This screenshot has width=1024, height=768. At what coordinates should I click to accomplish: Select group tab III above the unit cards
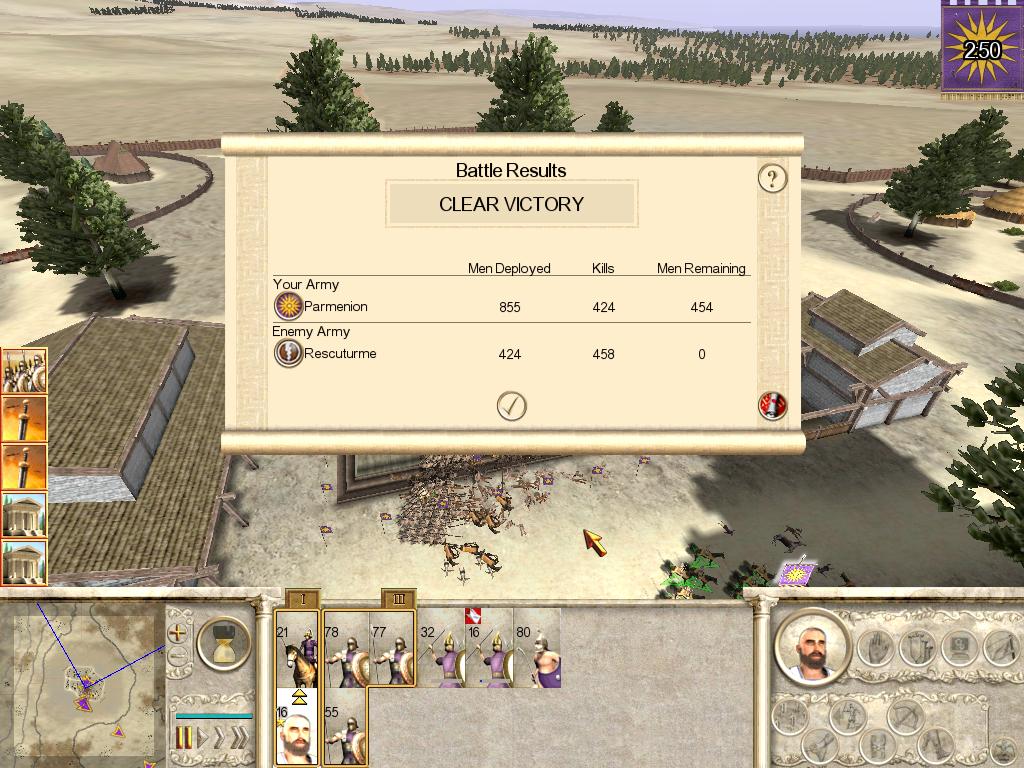click(399, 599)
